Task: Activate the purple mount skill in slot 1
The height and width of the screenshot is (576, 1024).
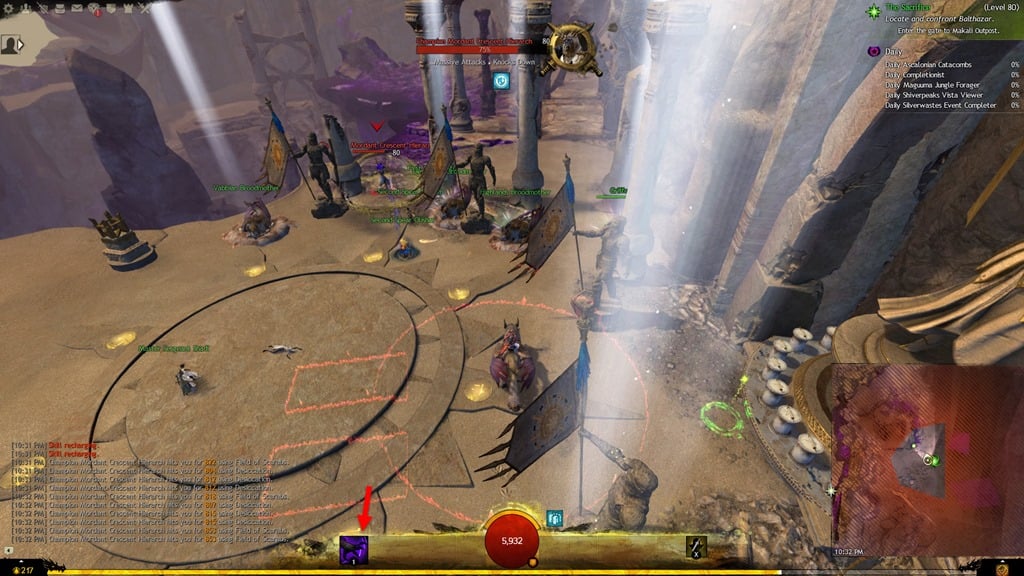Action: pos(354,549)
